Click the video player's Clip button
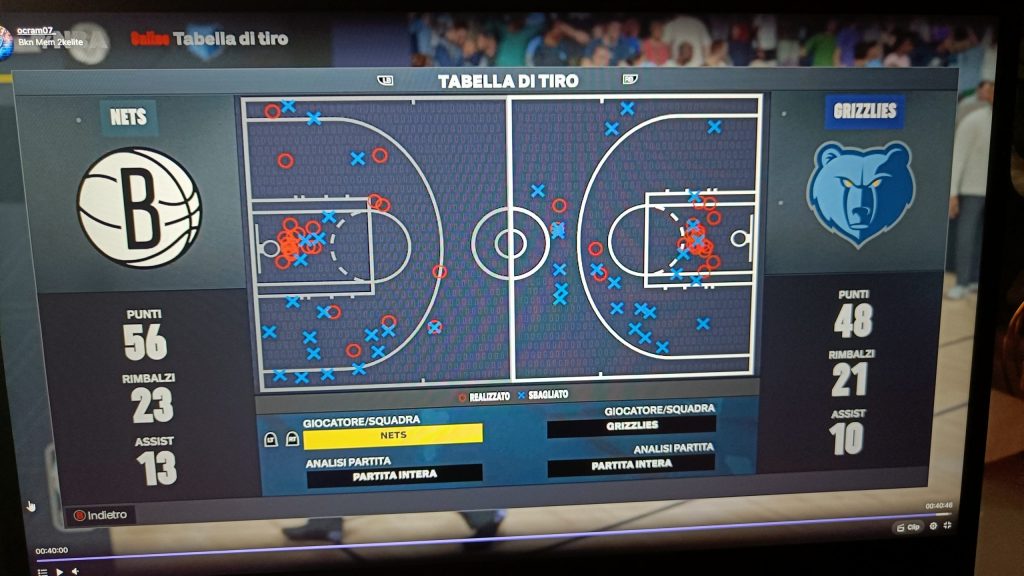Screen dimensions: 1024x576 [x=908, y=527]
